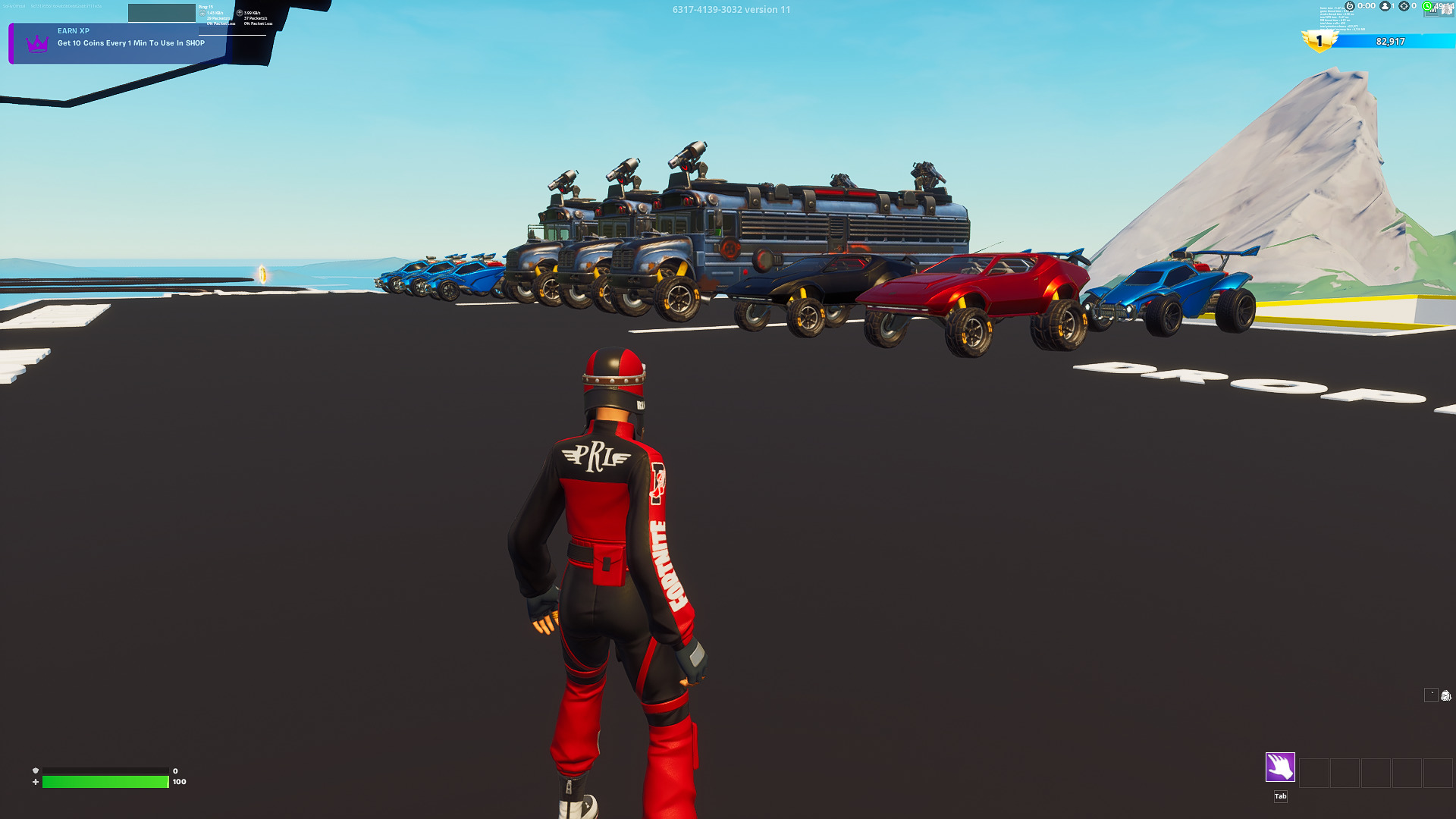Click the island code 6317-4139-3032 title
Image resolution: width=1456 pixels, height=819 pixels.
coord(730,10)
